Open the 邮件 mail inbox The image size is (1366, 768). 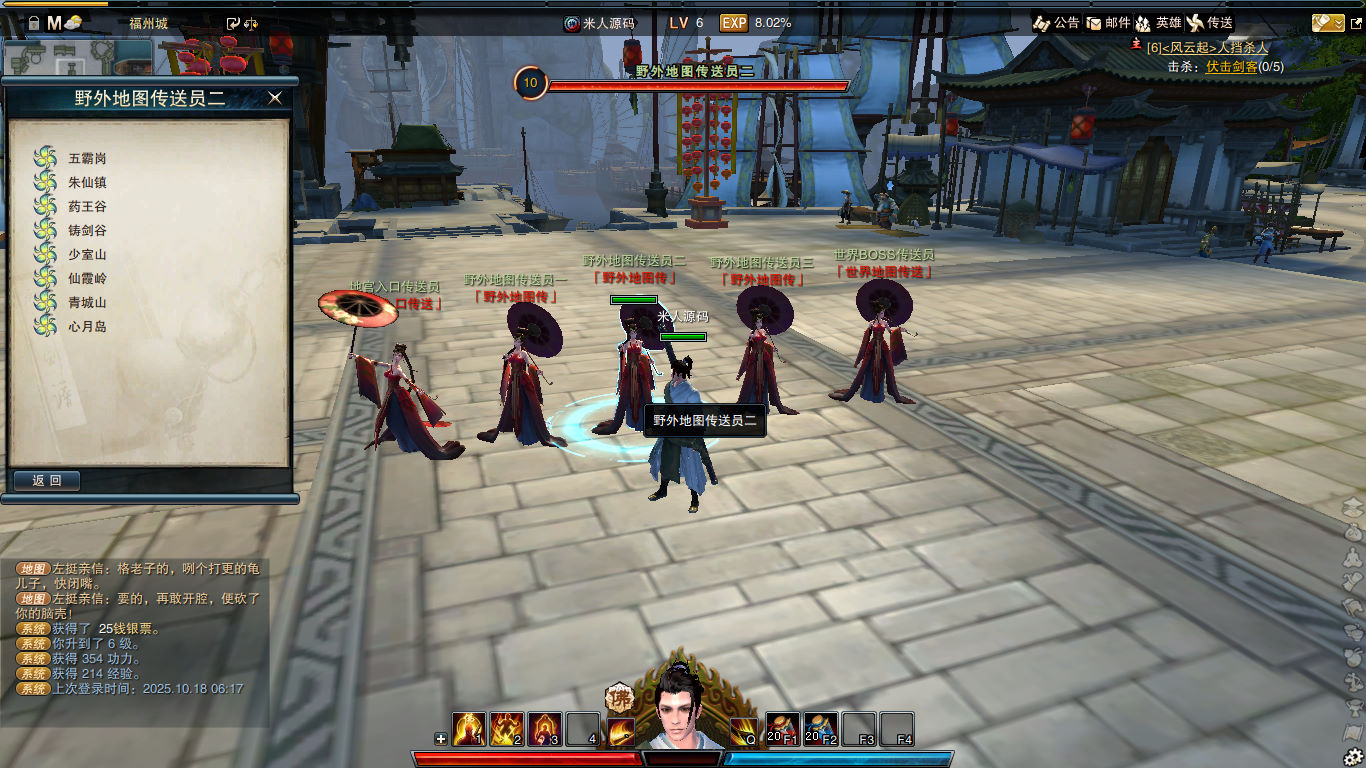coord(1107,22)
